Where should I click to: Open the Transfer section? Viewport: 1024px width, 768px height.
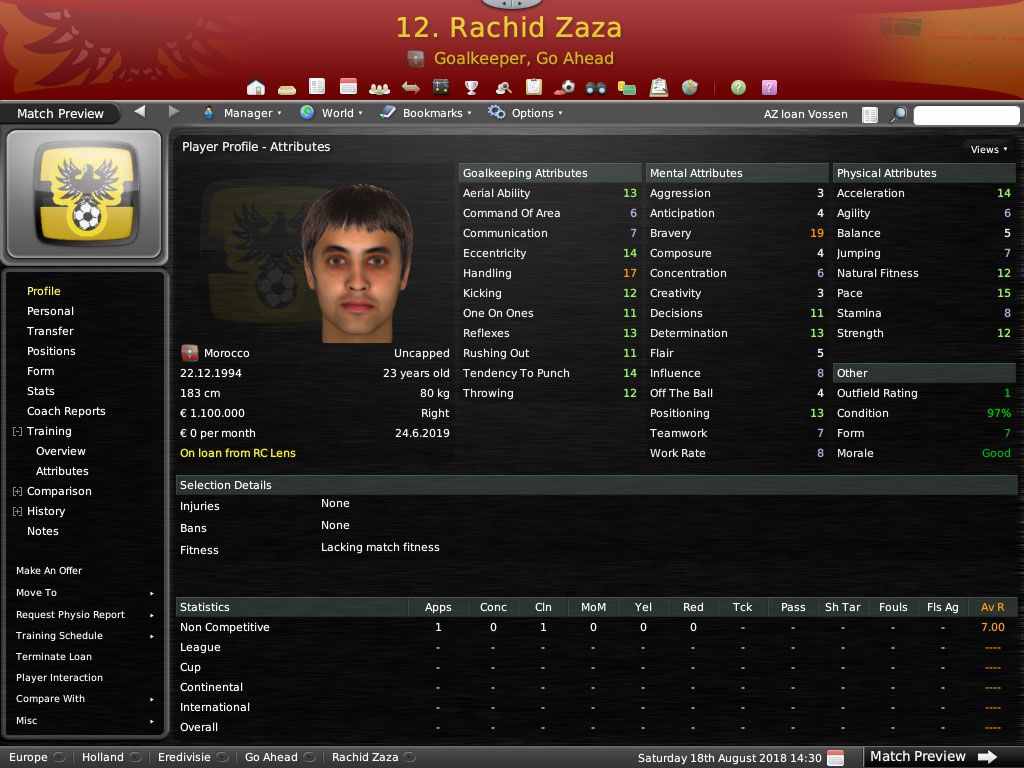tap(50, 331)
